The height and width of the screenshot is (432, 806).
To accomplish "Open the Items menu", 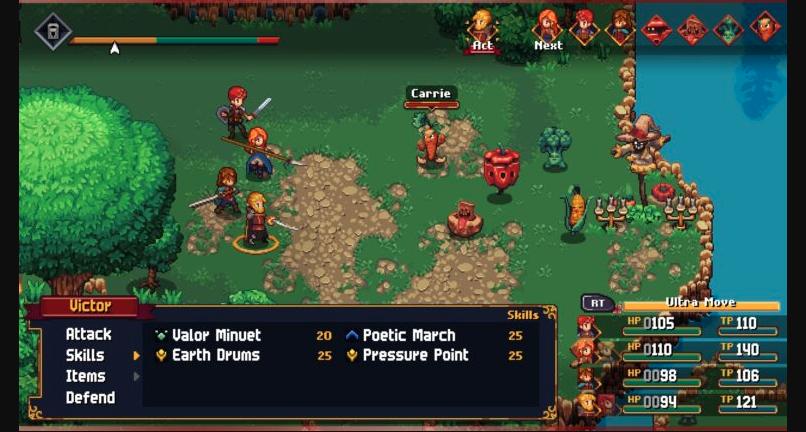I will (x=85, y=376).
